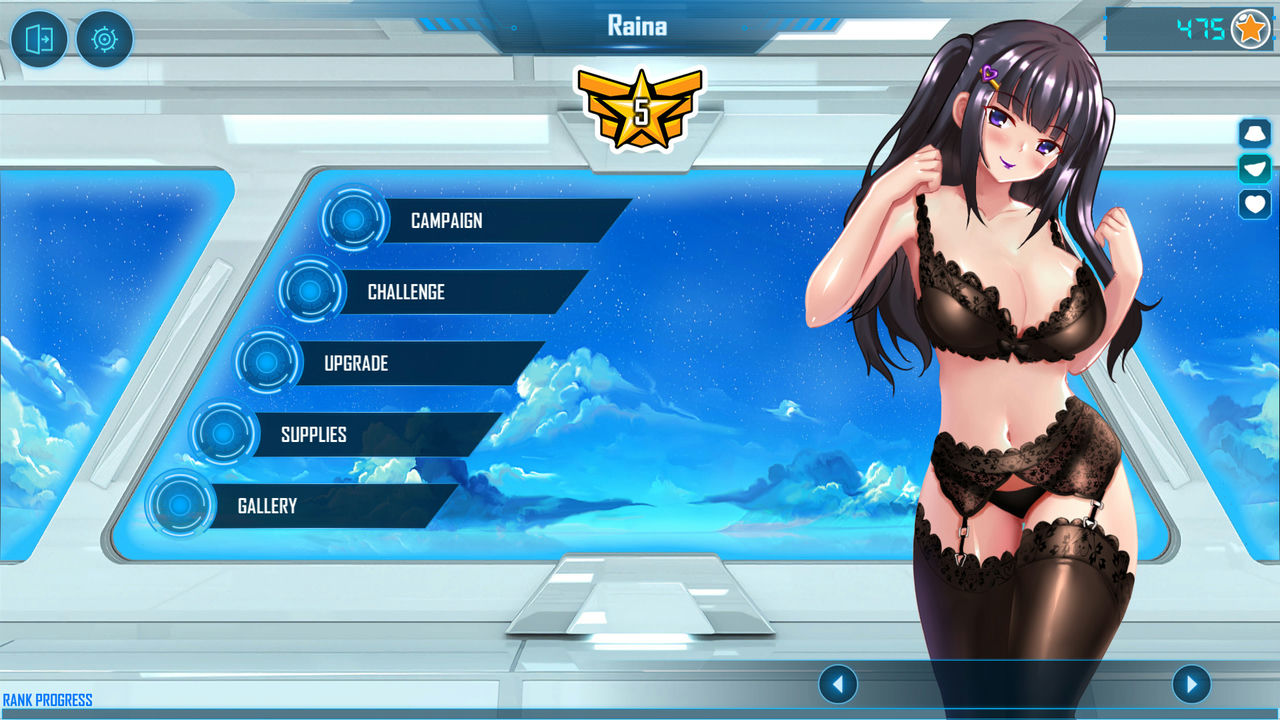Open the Upgrade screen

point(356,363)
